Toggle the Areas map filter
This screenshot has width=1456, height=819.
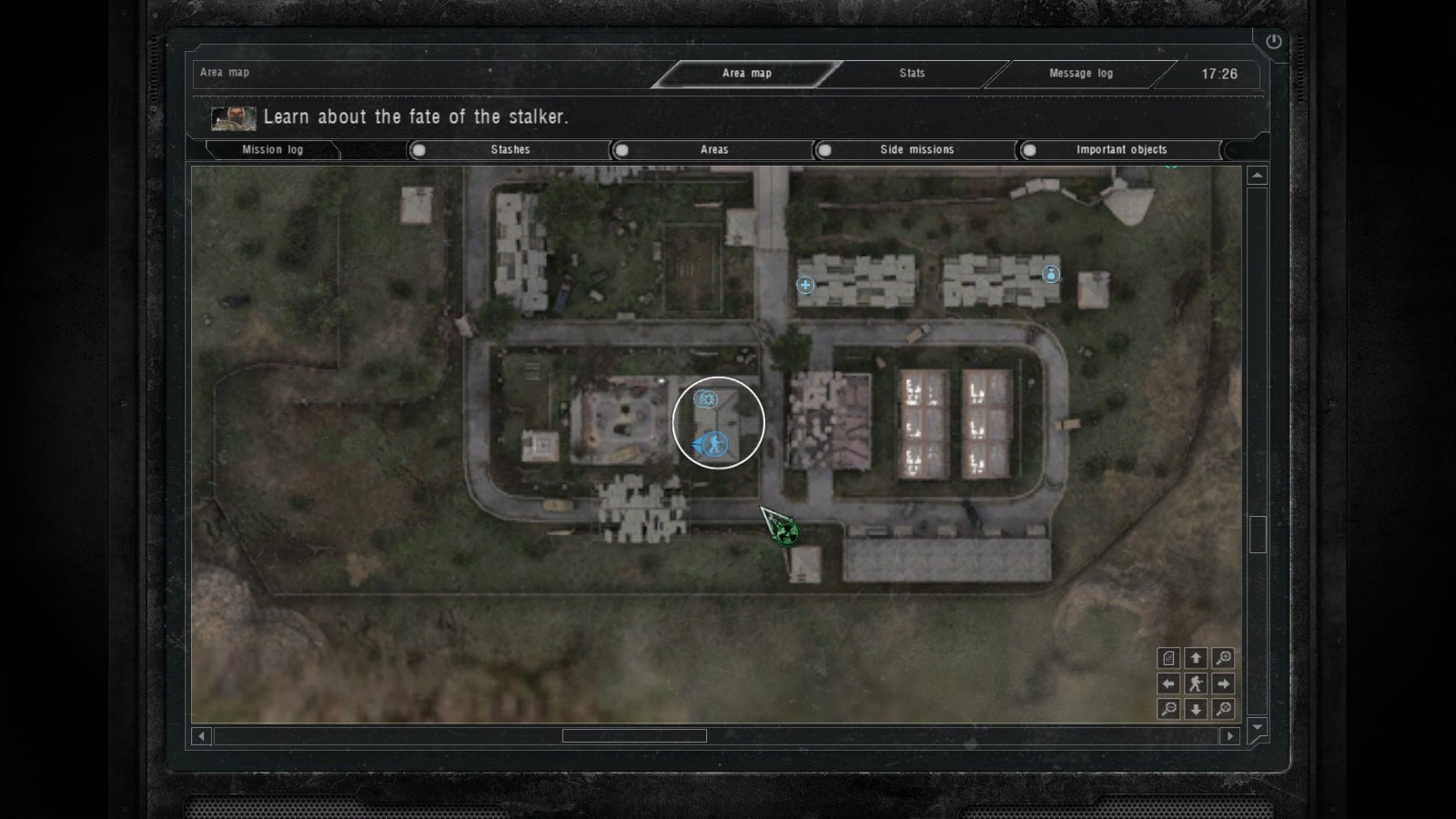click(x=622, y=150)
